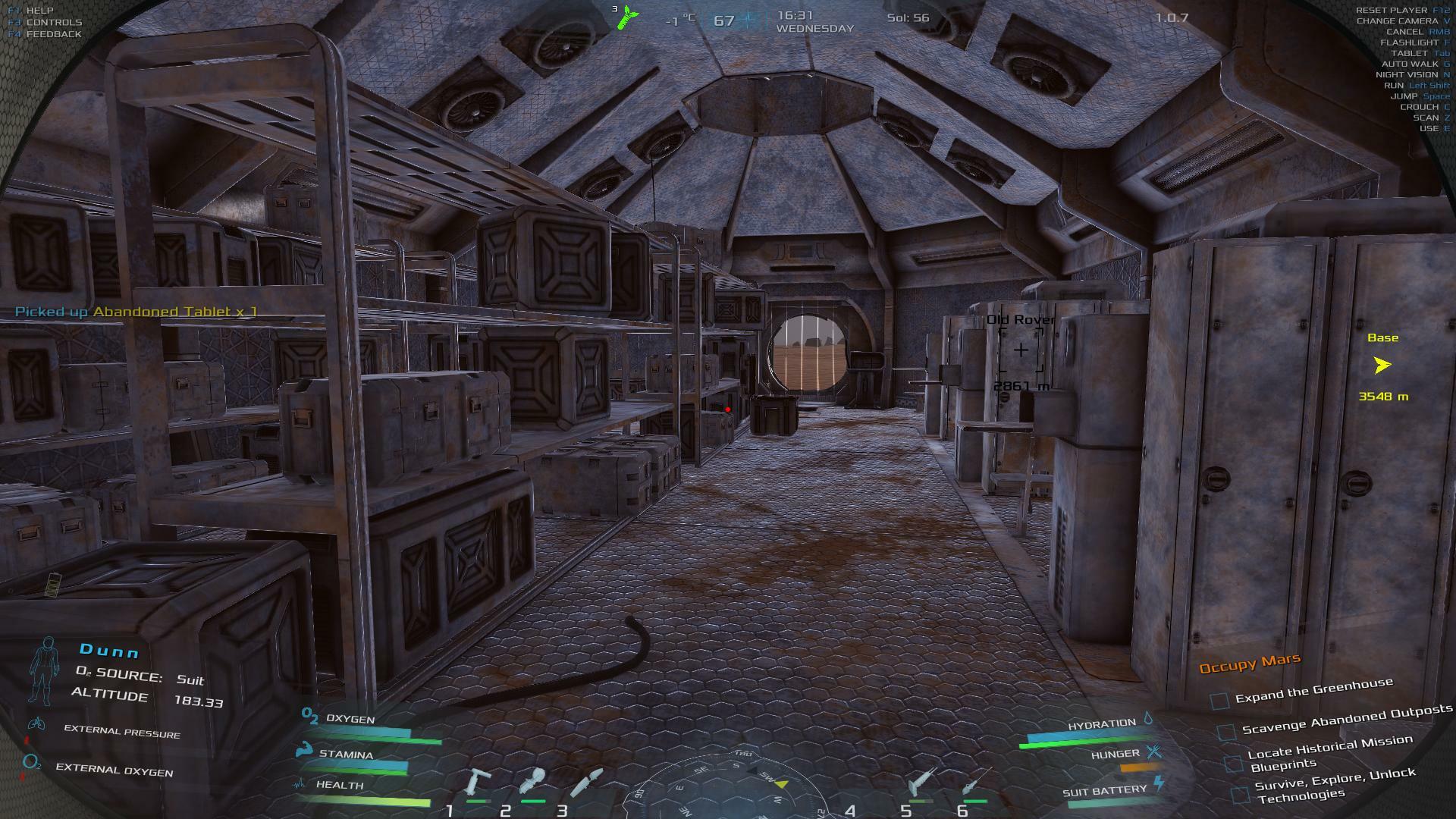Select the yellow Base waypoint arrow
Screen dimensions: 1456x819
click(x=1382, y=366)
